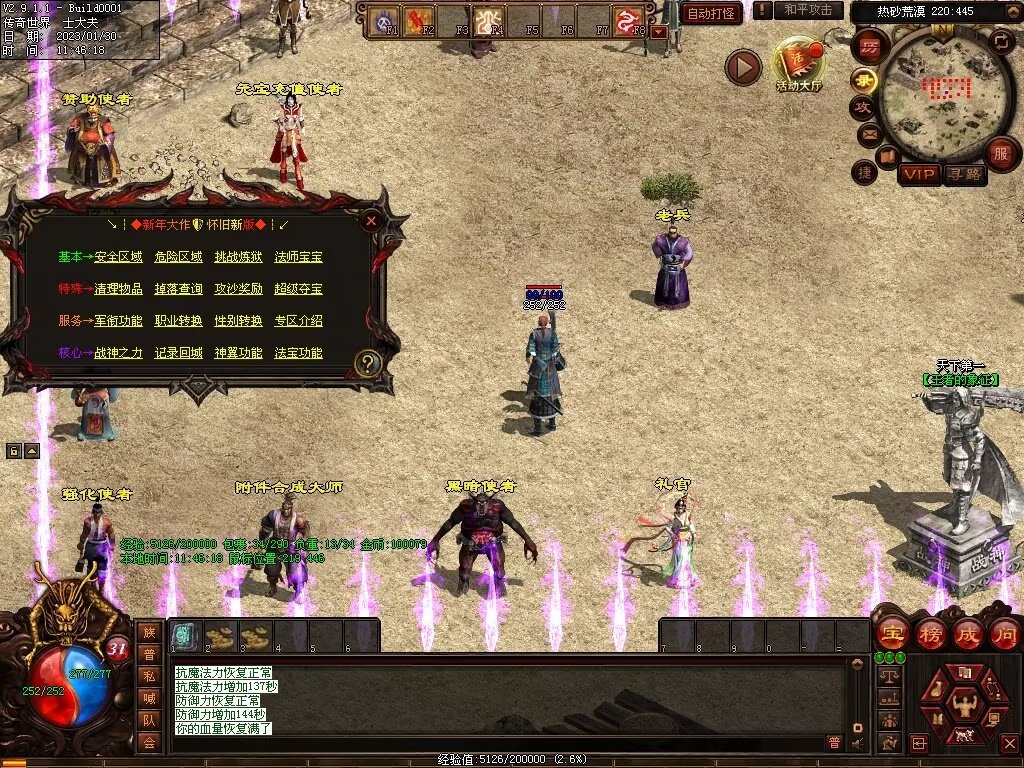Open the 安全区域 safe zone link
The width and height of the screenshot is (1024, 768).
click(x=118, y=257)
